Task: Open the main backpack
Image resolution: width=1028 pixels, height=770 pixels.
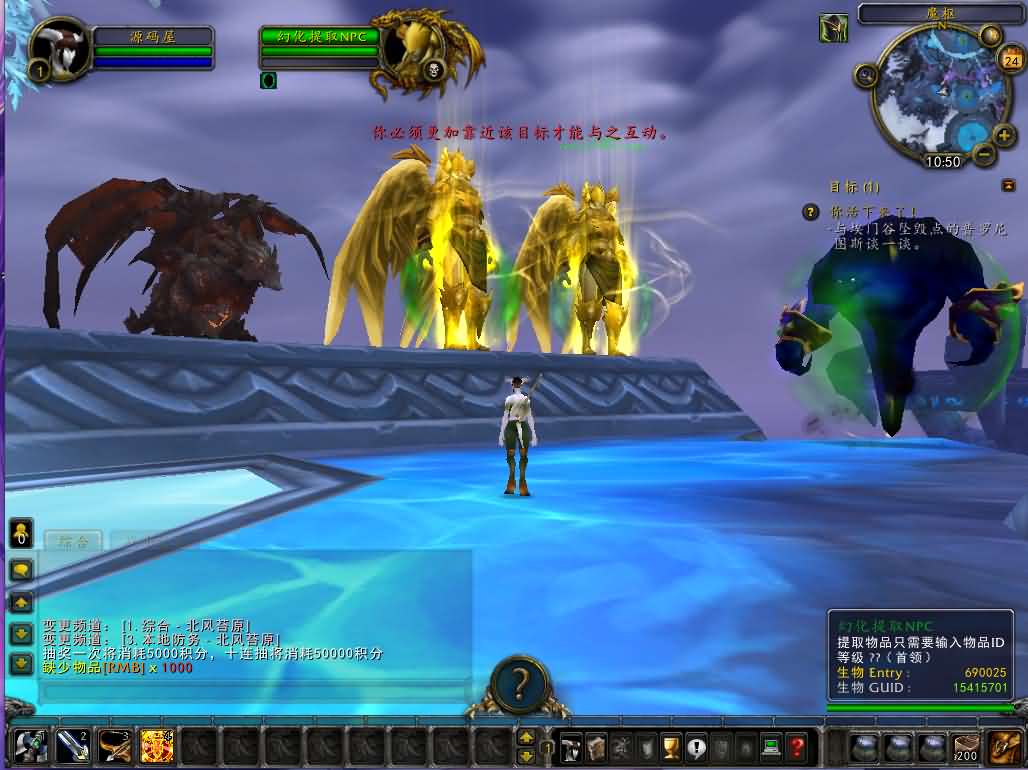Action: coord(1004,746)
